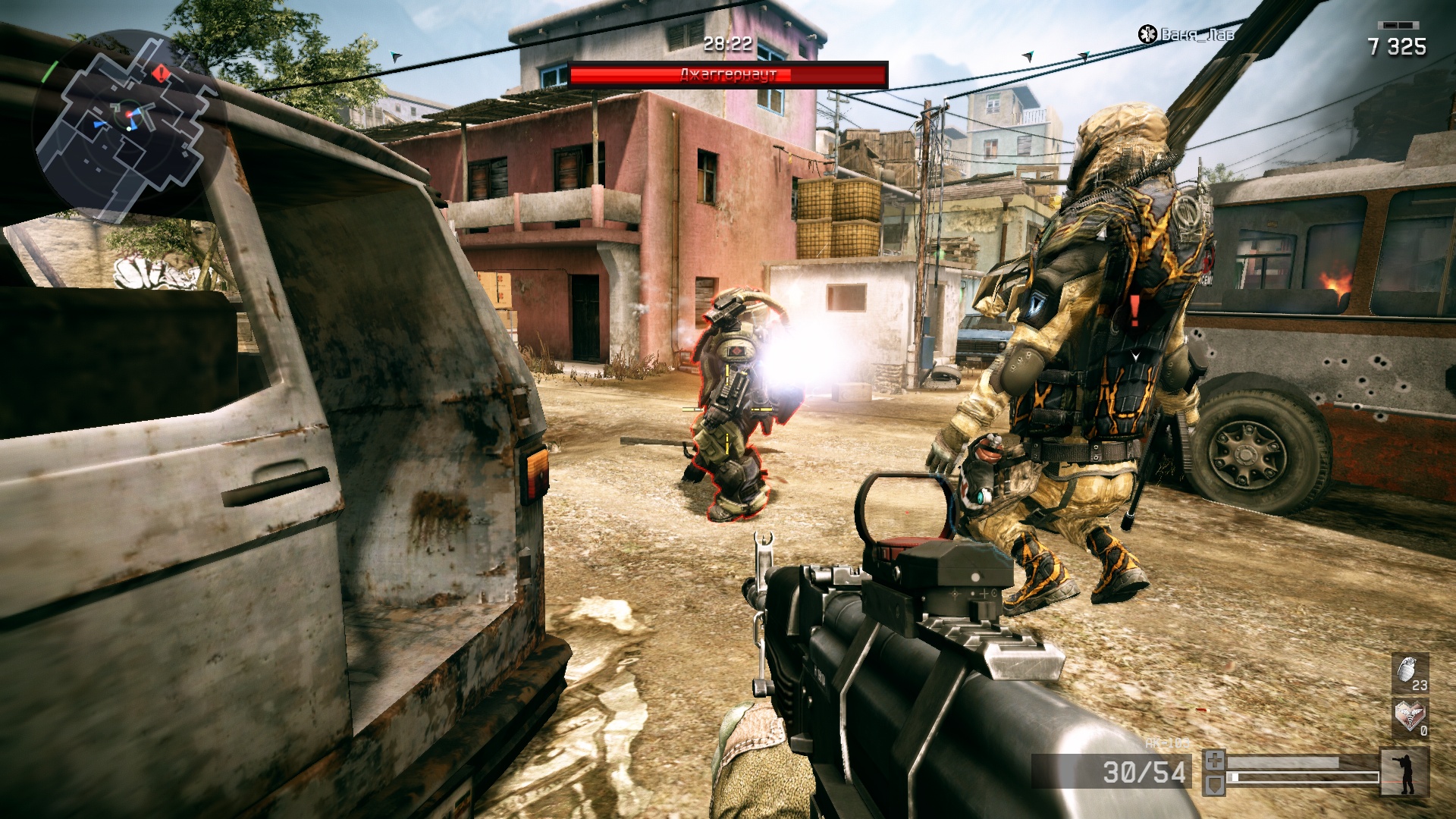Select the winged heart resurrection token
Viewport: 1456px width, 819px height.
(1410, 717)
